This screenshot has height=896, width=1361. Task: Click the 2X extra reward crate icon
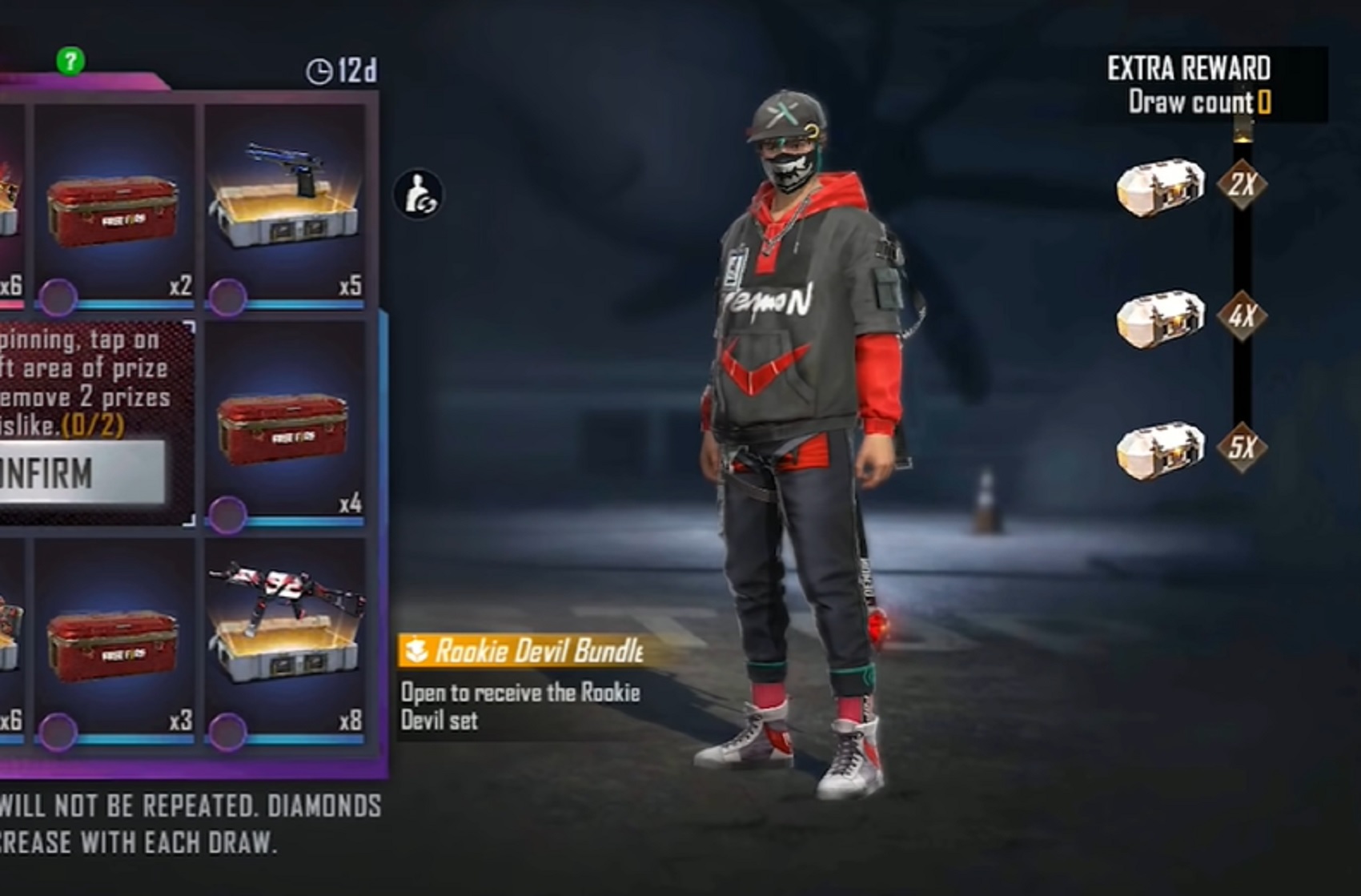[1162, 187]
